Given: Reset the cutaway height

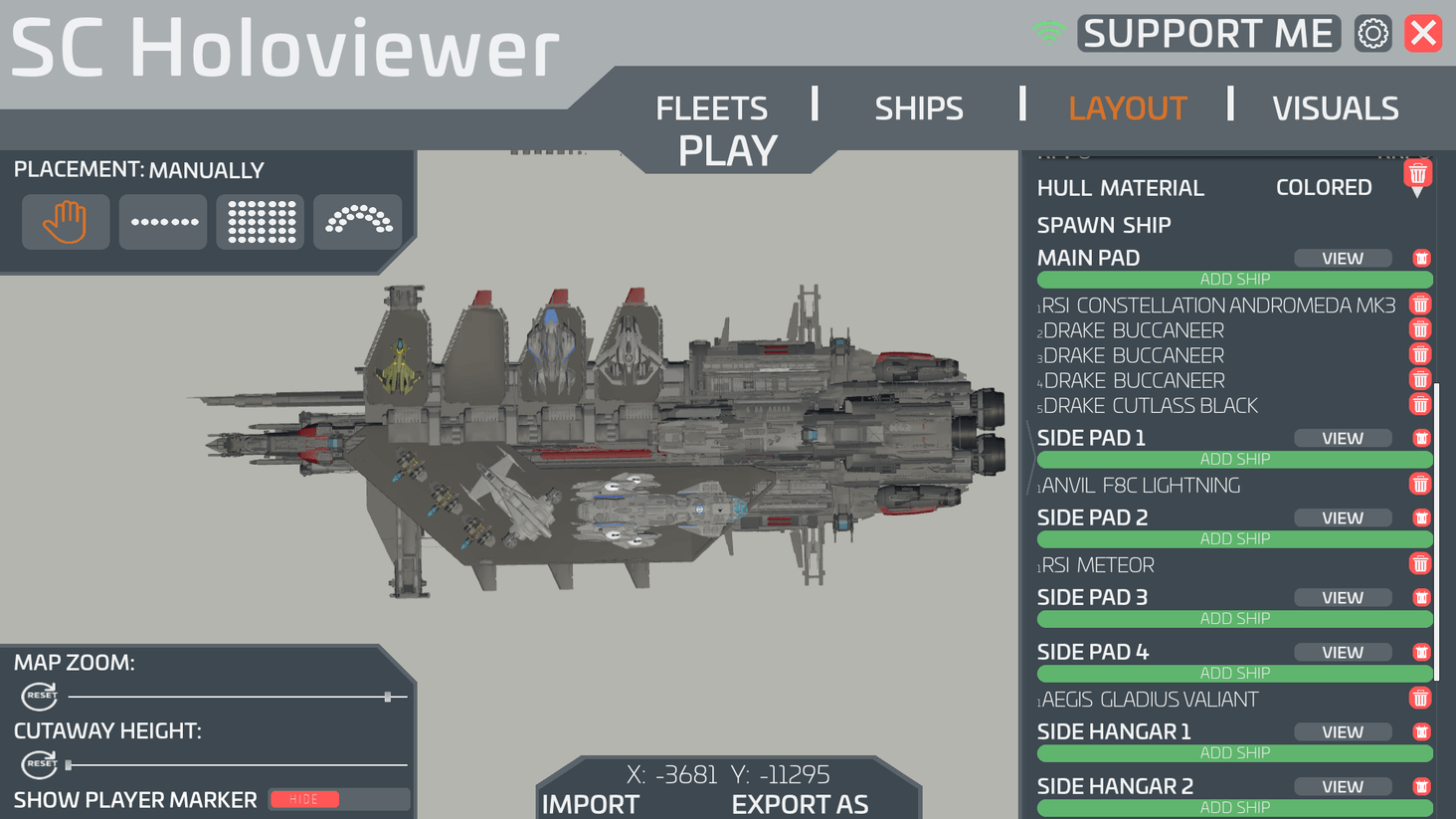Looking at the screenshot, I should tap(40, 765).
